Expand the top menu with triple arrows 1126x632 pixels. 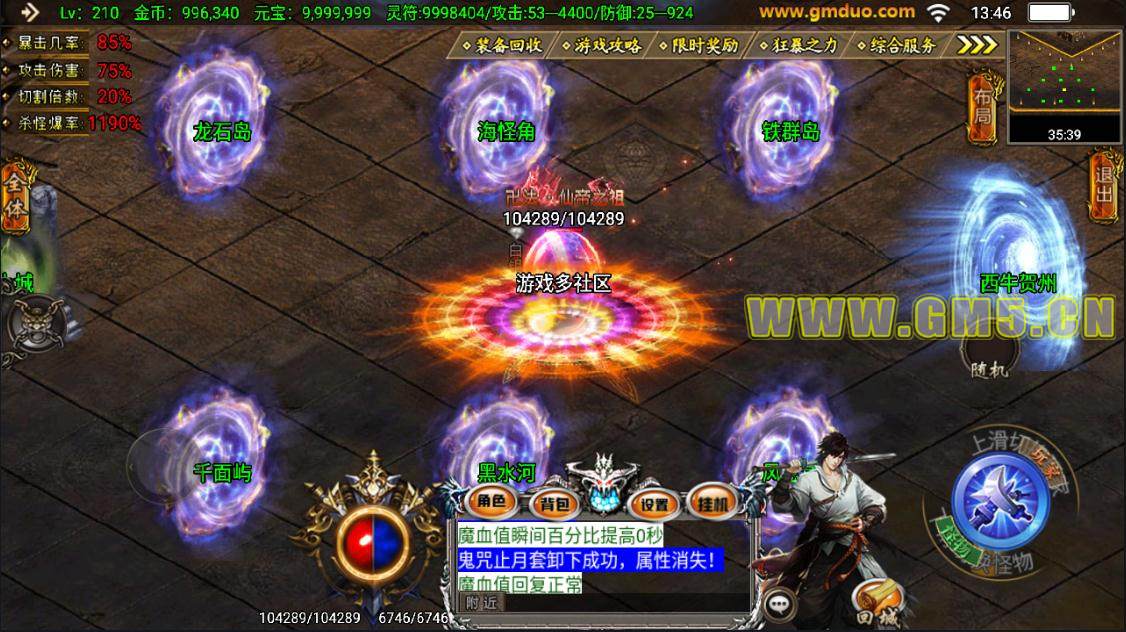[x=977, y=45]
